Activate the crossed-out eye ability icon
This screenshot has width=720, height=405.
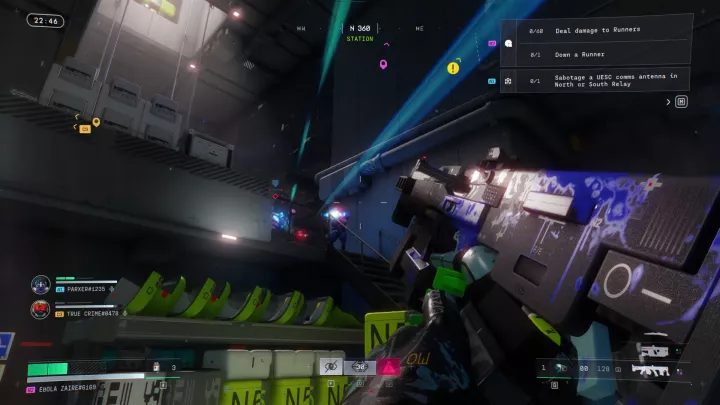point(331,367)
